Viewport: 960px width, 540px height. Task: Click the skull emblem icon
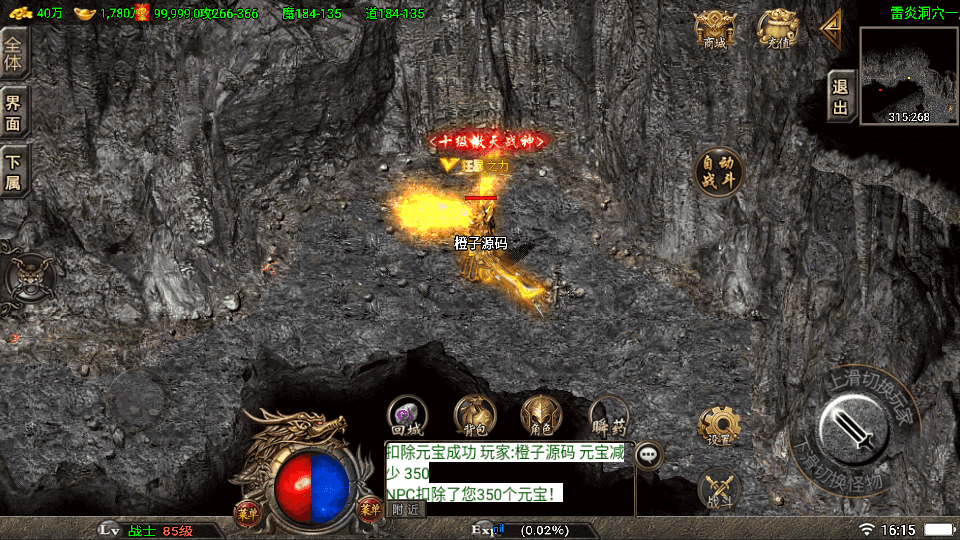pos(30,275)
